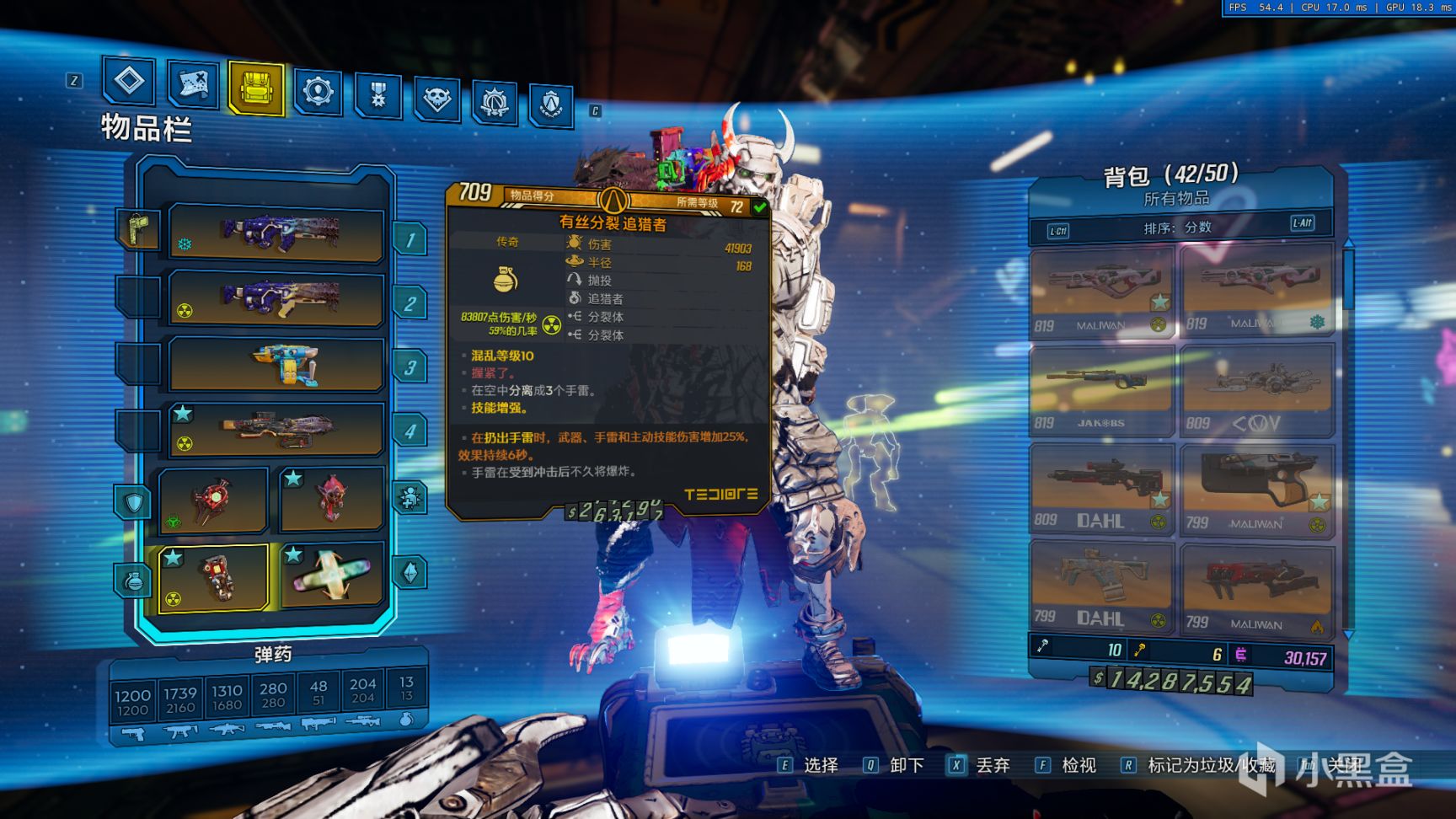Select the 819 Jakobs sniper rifle

tap(1100, 391)
